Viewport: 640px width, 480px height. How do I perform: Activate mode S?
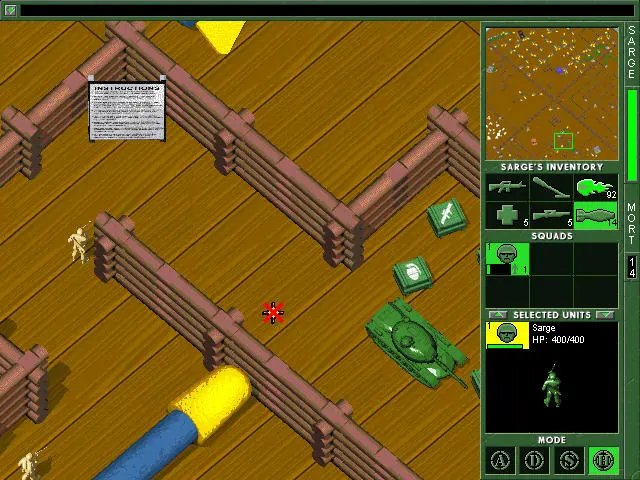(x=569, y=461)
